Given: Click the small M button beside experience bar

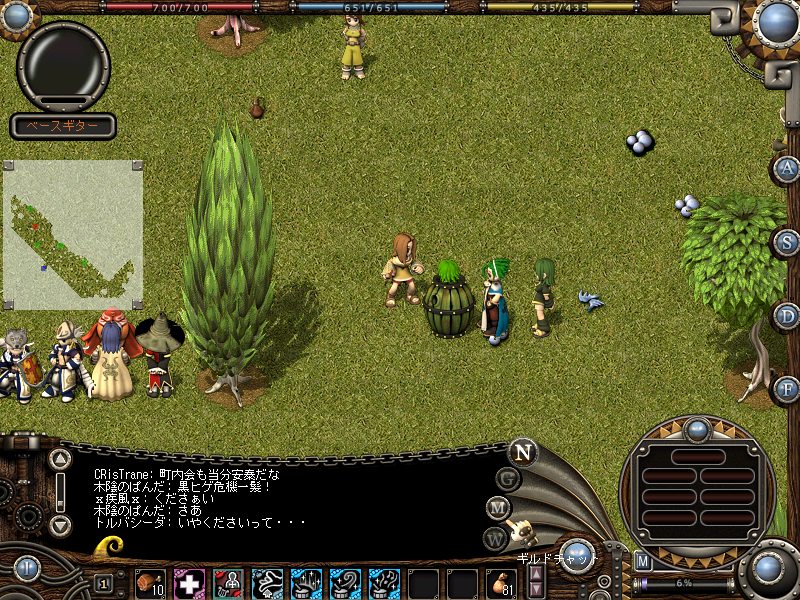Looking at the screenshot, I should tap(643, 560).
